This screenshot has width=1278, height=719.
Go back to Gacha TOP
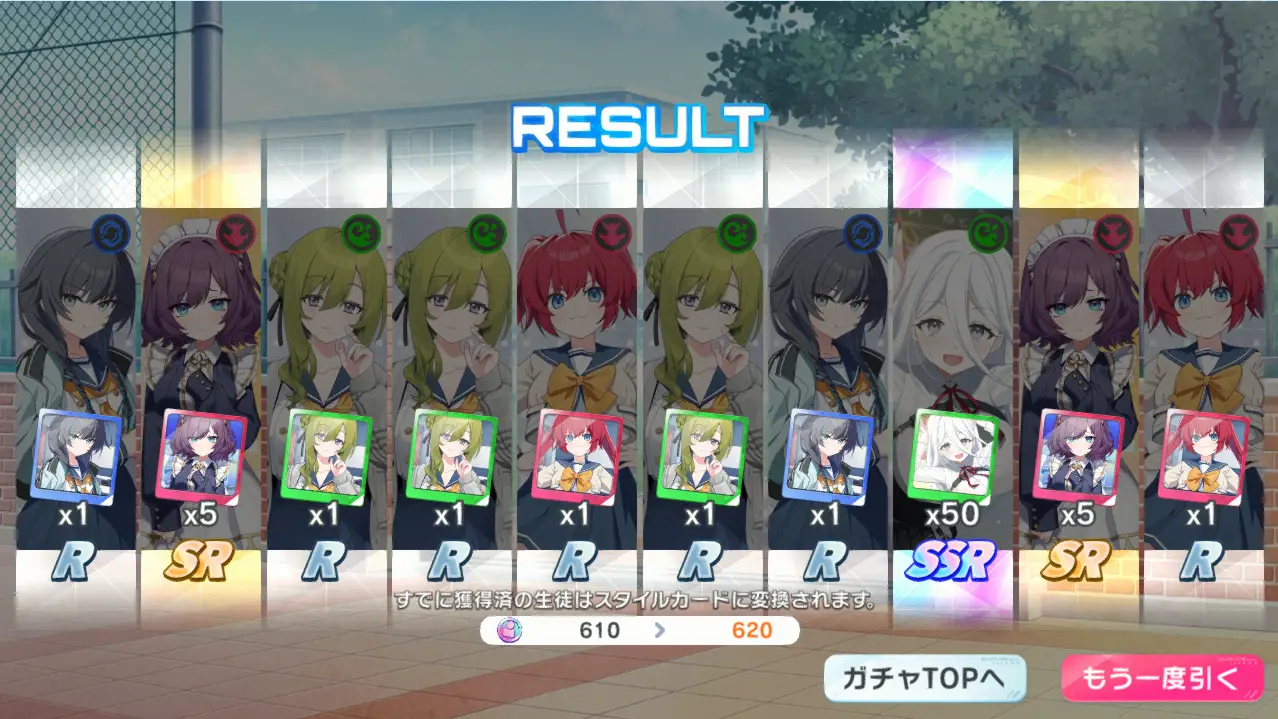(925, 679)
